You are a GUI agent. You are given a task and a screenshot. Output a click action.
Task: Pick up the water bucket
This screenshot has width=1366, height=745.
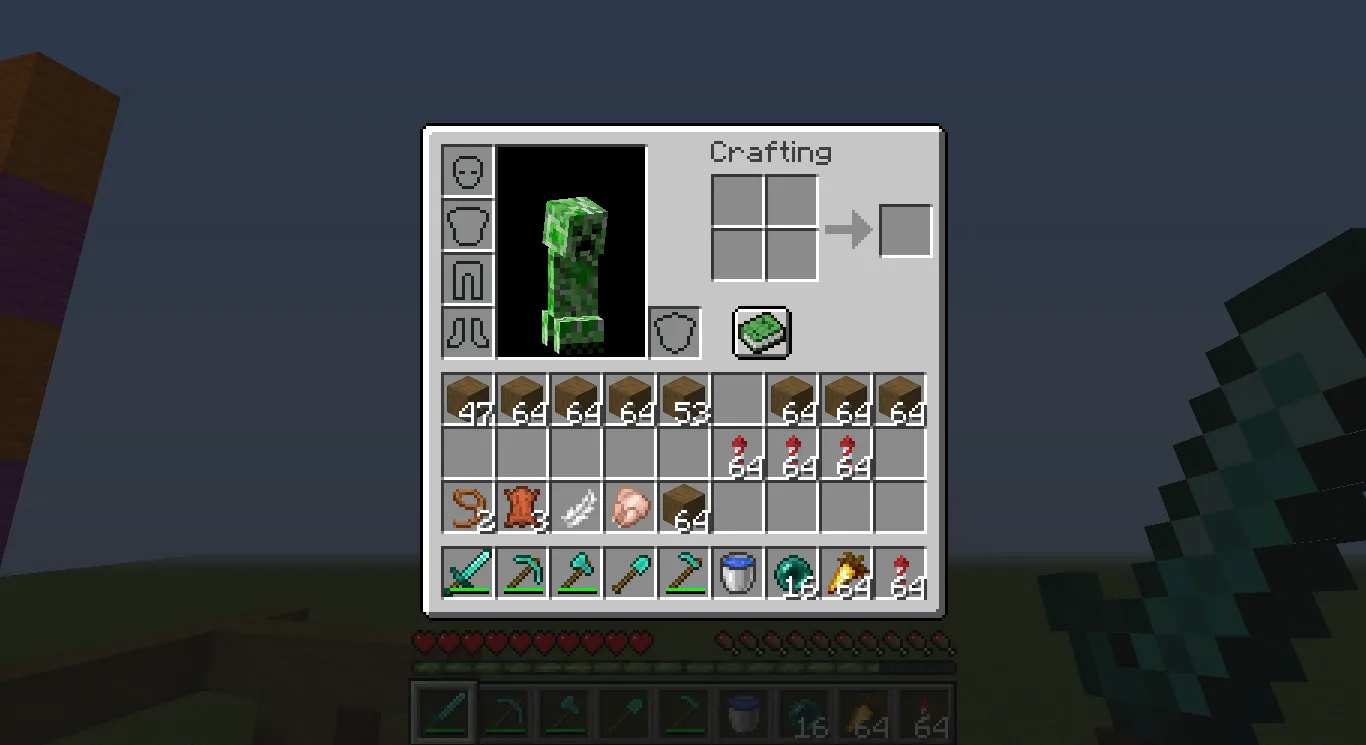point(737,572)
